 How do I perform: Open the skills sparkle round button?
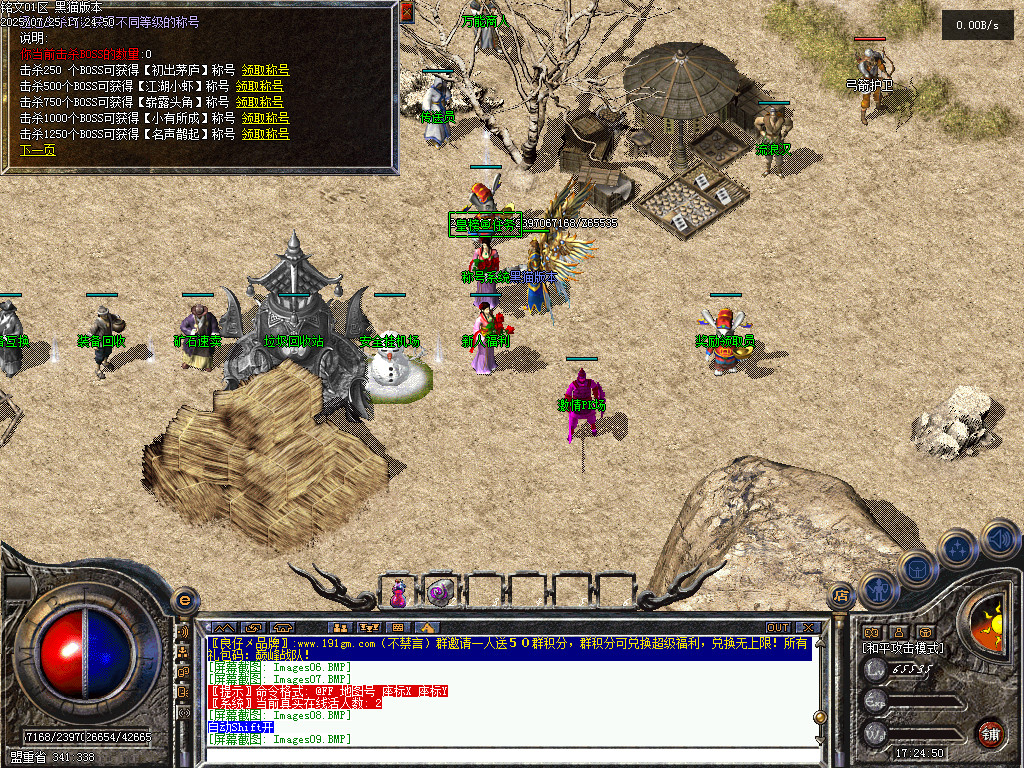pyautogui.click(x=958, y=548)
